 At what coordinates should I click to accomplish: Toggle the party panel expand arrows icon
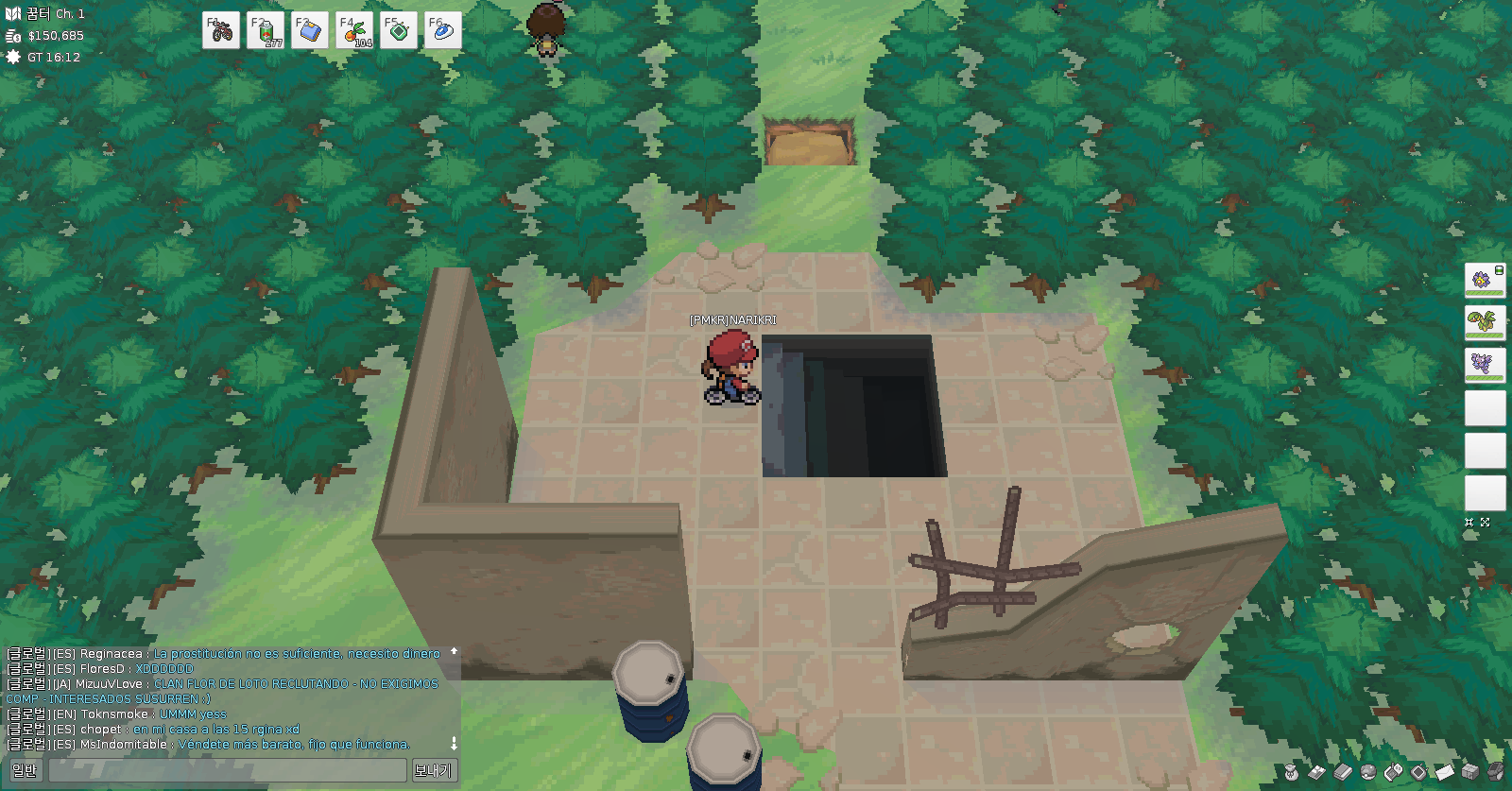click(1485, 522)
